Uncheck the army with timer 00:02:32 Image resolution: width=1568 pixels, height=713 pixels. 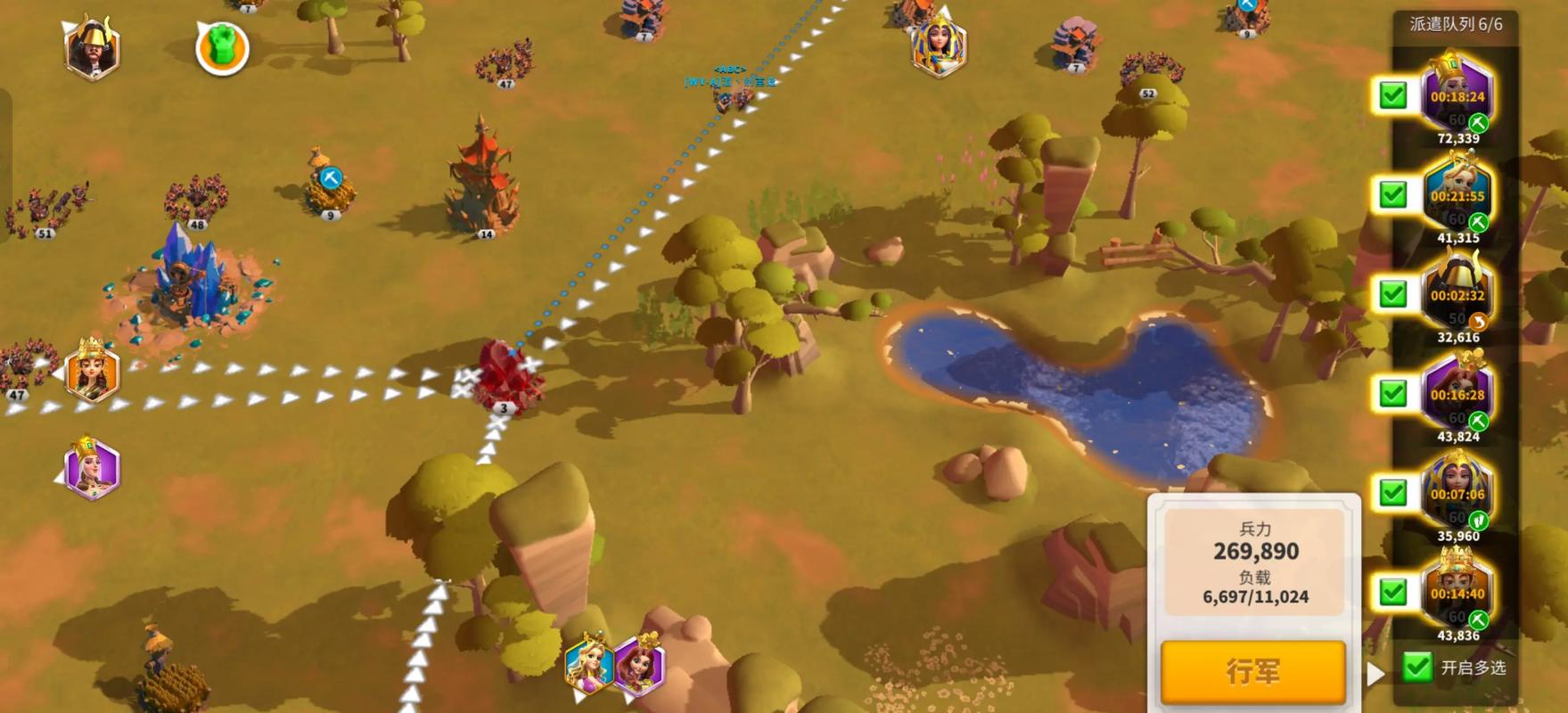pos(1392,294)
